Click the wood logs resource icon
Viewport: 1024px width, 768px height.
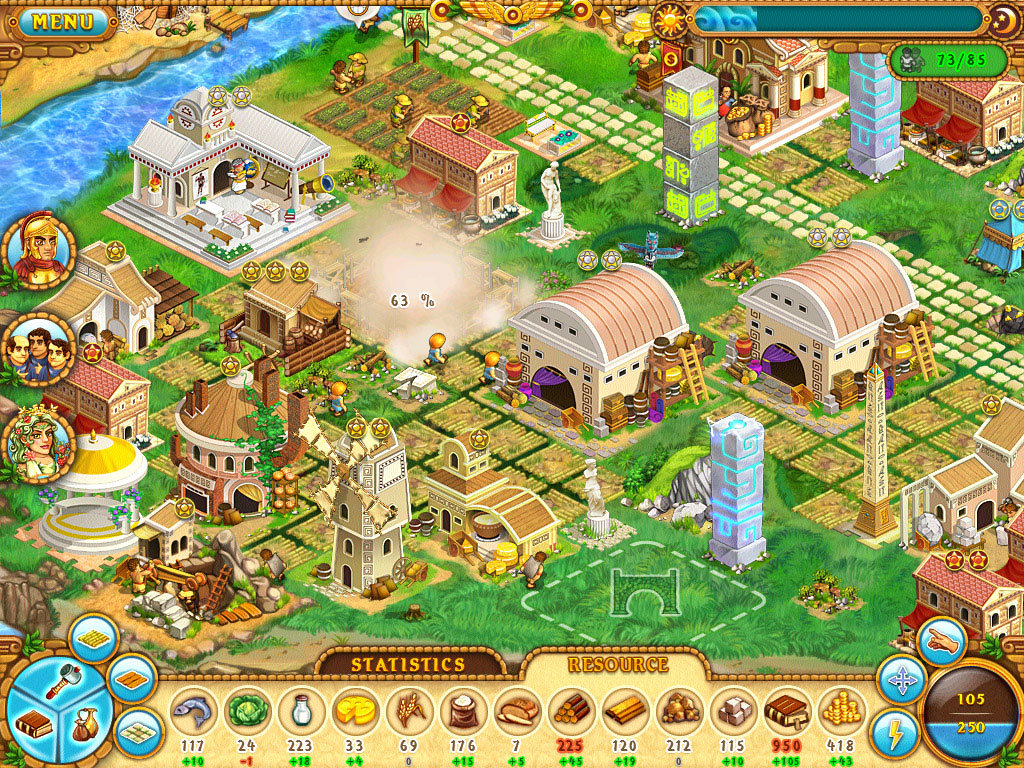pyautogui.click(x=572, y=710)
